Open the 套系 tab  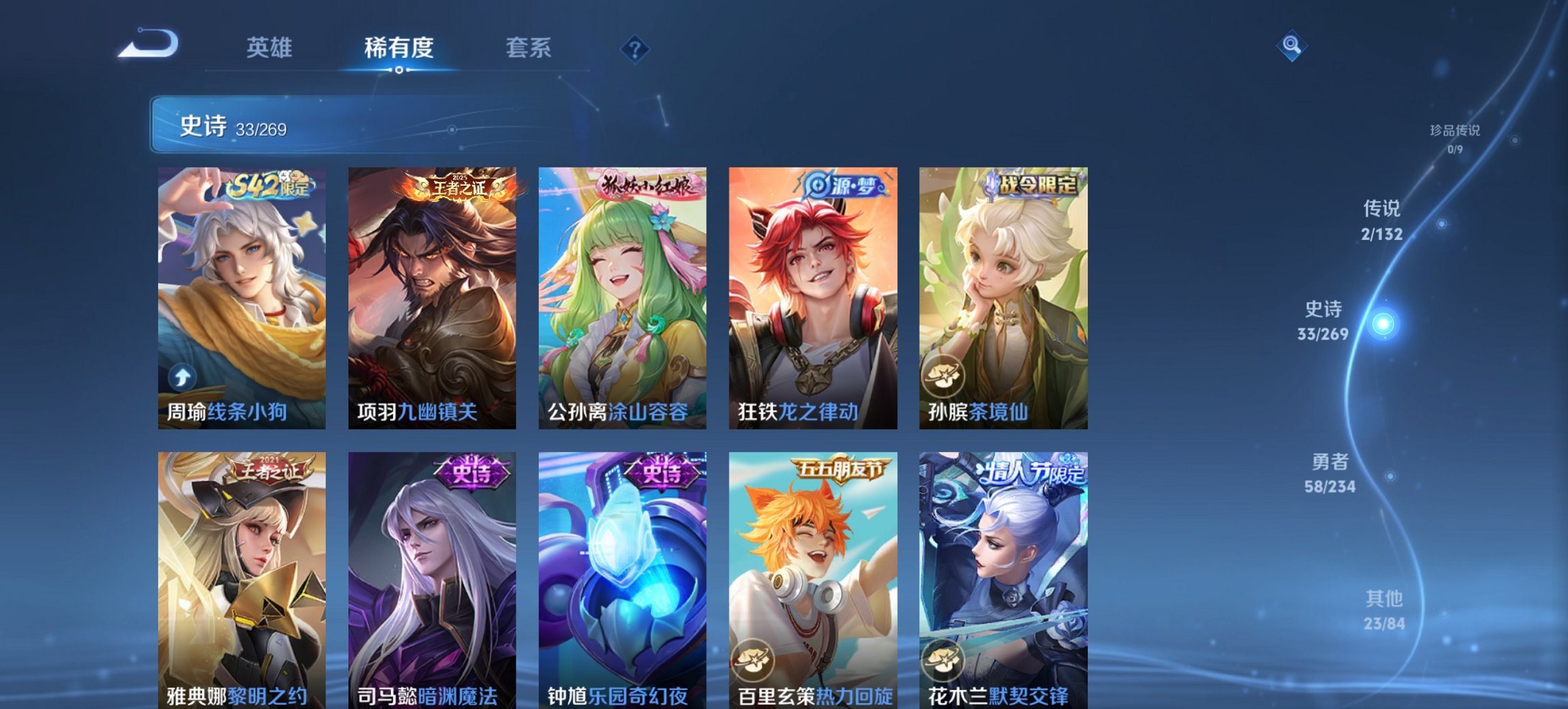[x=528, y=47]
